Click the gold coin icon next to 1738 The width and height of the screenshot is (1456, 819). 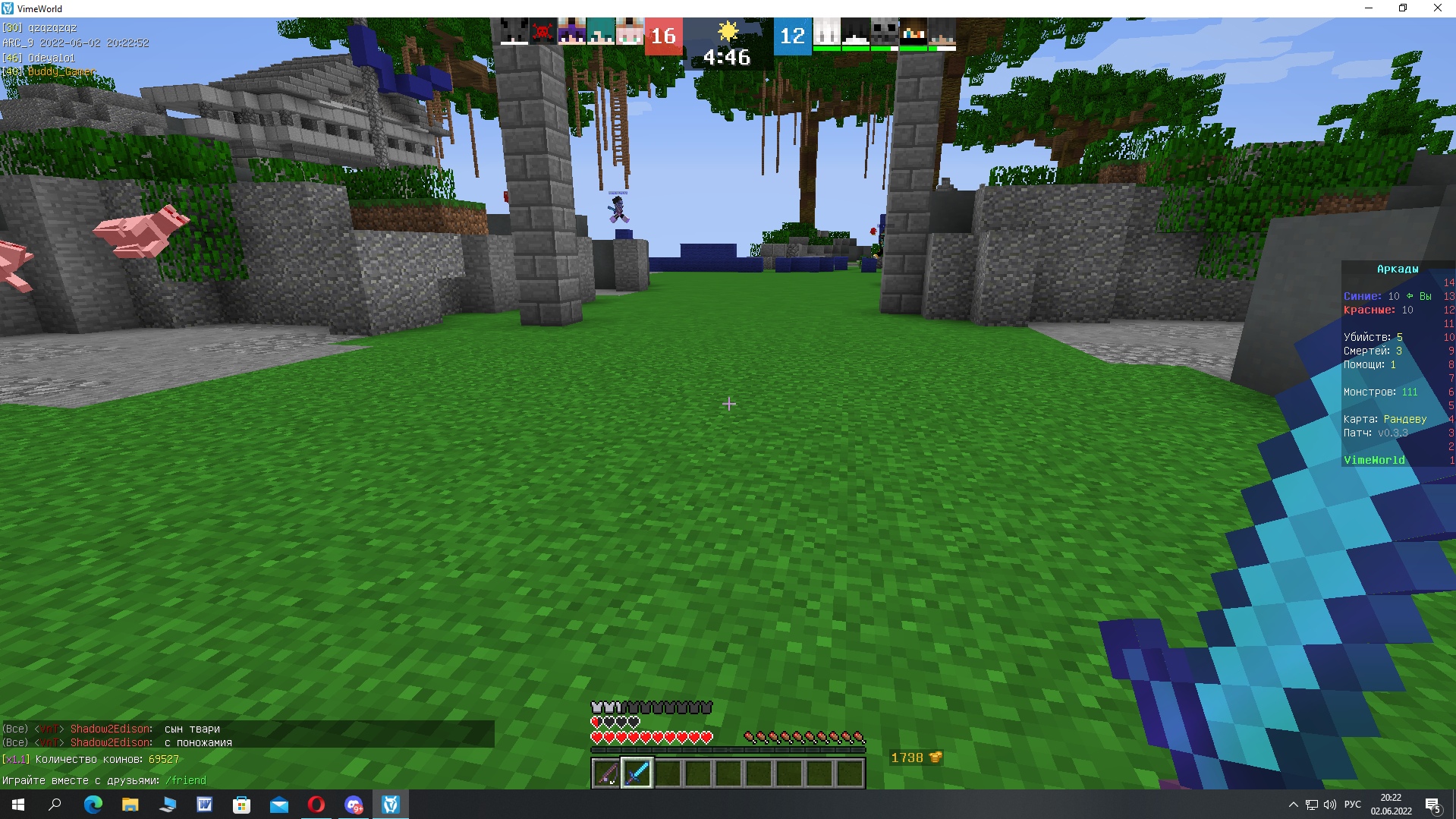(x=934, y=757)
